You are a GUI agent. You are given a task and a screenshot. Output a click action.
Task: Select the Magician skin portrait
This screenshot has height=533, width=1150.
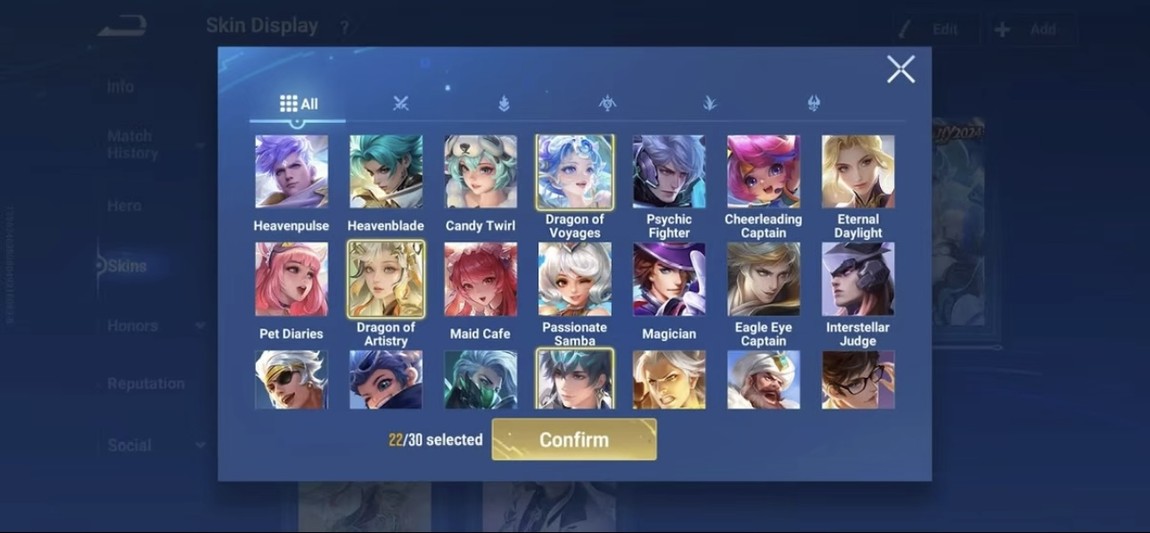[669, 279]
